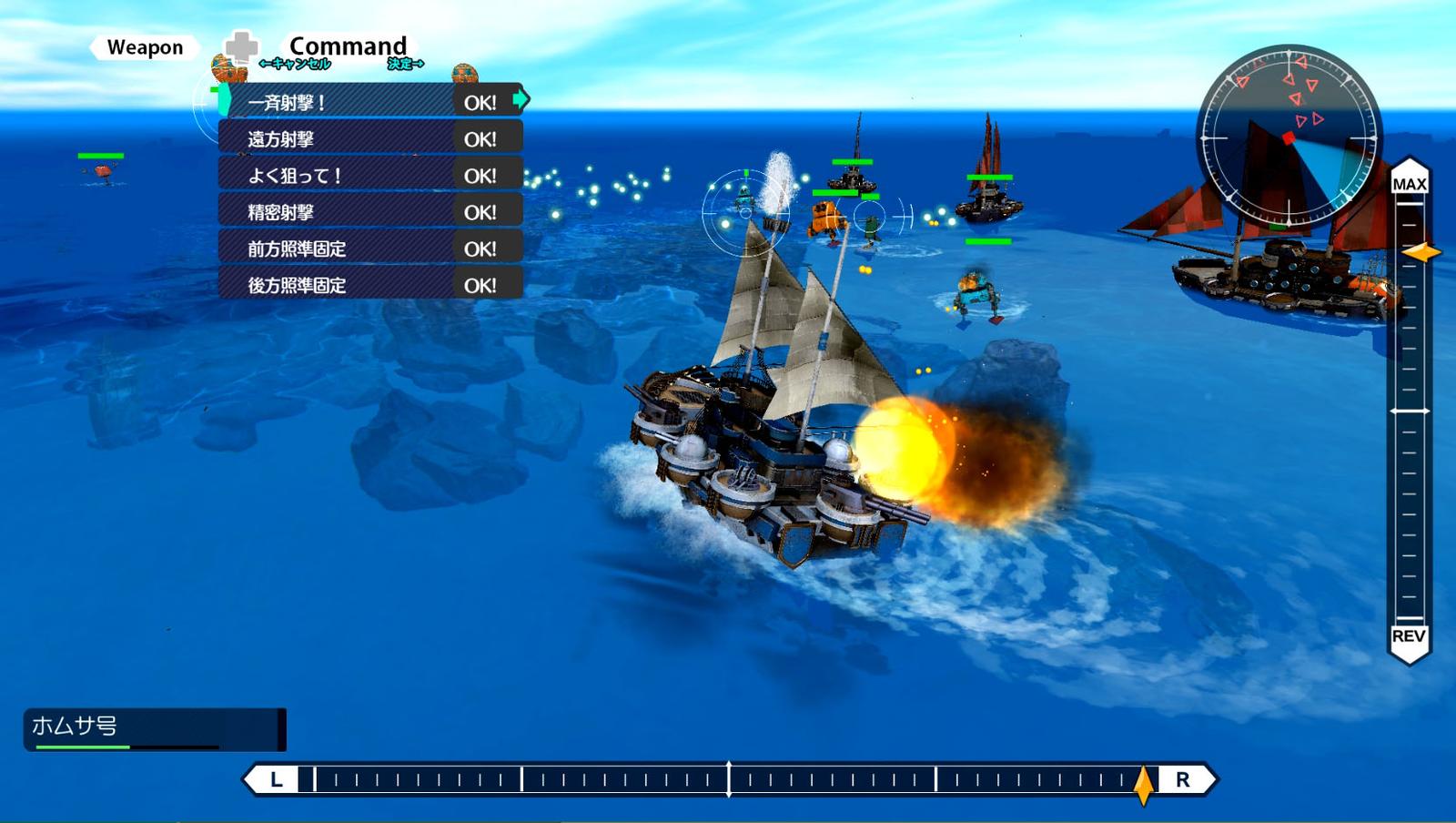Select the ホムサ号 ship status panel

[x=155, y=729]
